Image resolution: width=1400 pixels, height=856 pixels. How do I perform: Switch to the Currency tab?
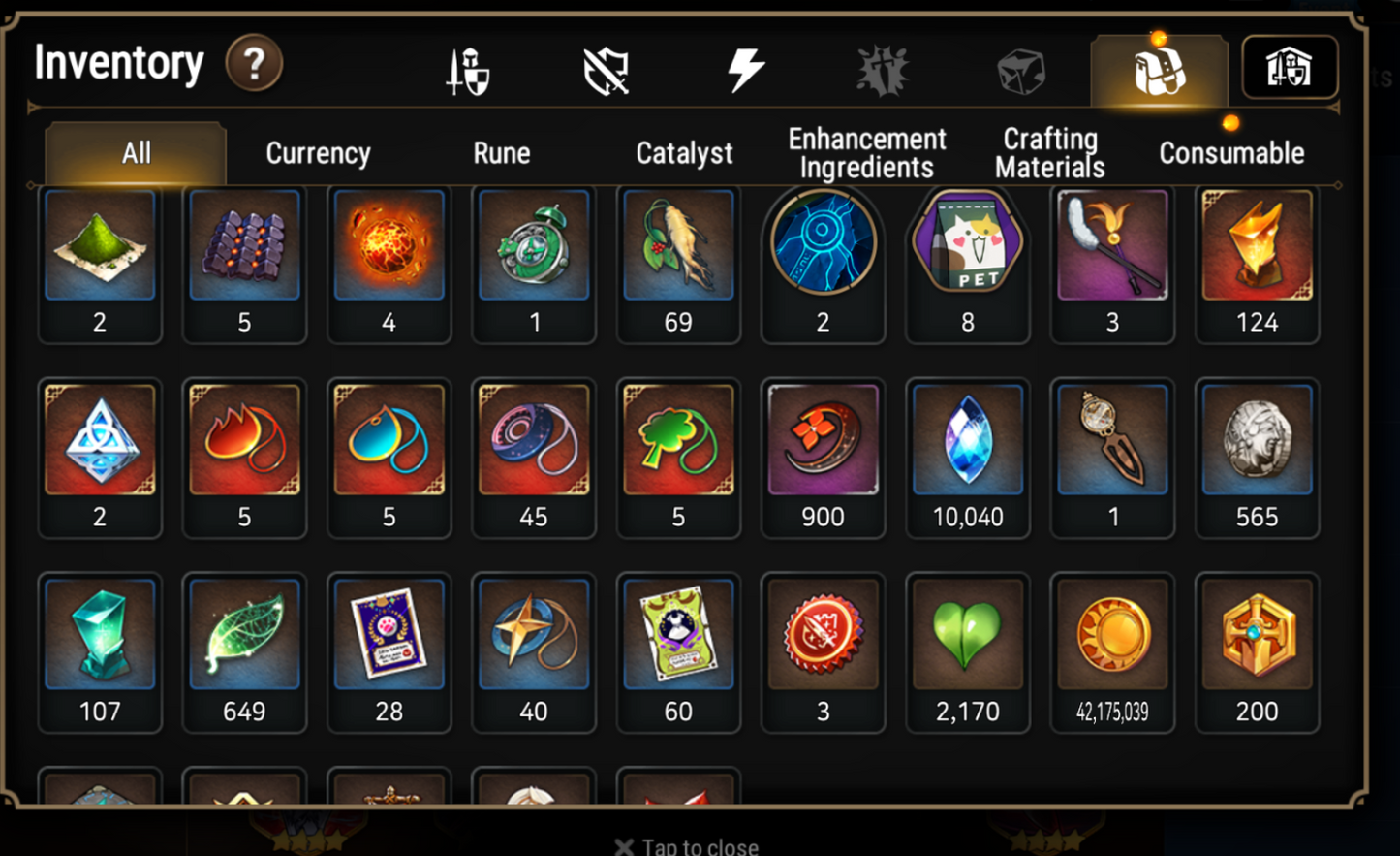(318, 153)
